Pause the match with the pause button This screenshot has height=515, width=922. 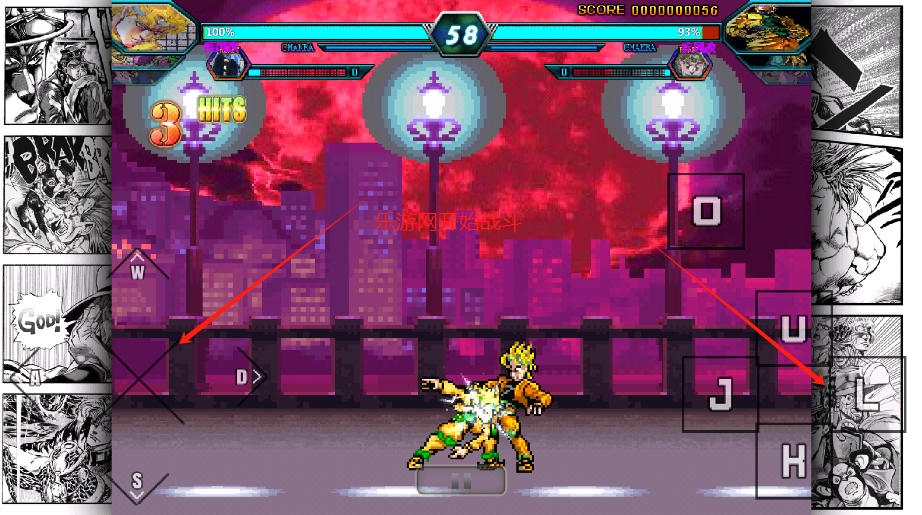461,481
